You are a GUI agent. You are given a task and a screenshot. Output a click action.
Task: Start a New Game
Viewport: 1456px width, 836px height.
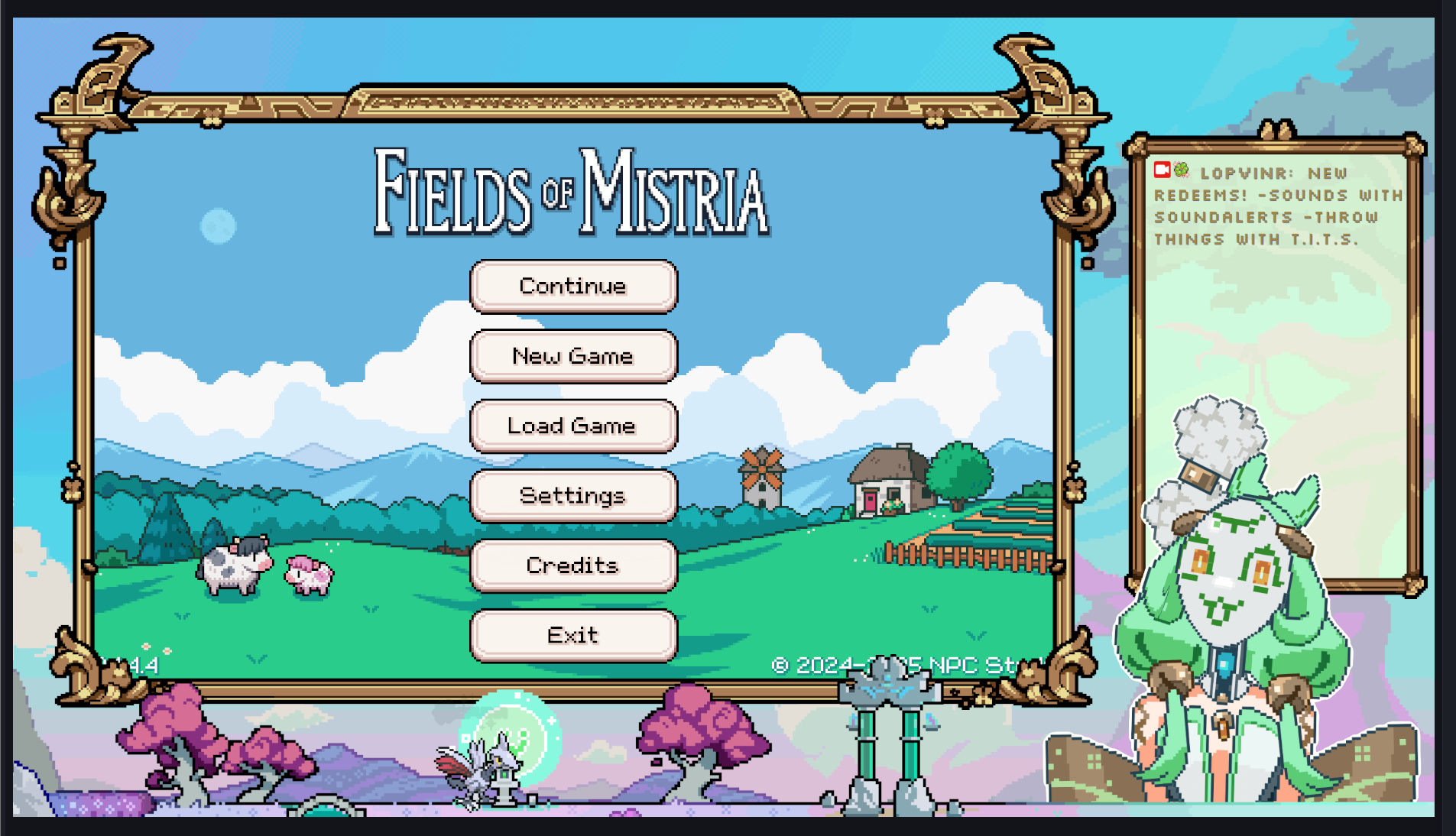coord(573,356)
